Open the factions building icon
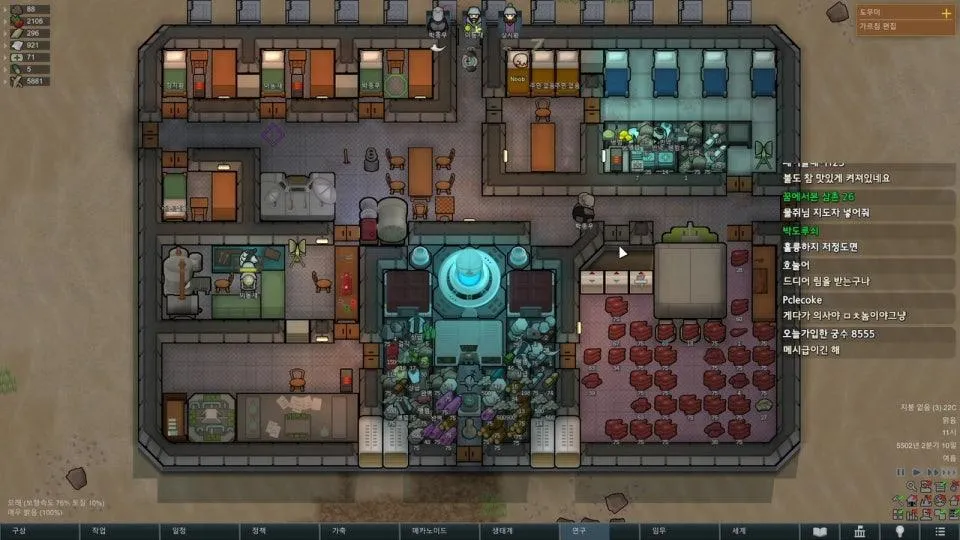960x540 pixels. (860, 531)
